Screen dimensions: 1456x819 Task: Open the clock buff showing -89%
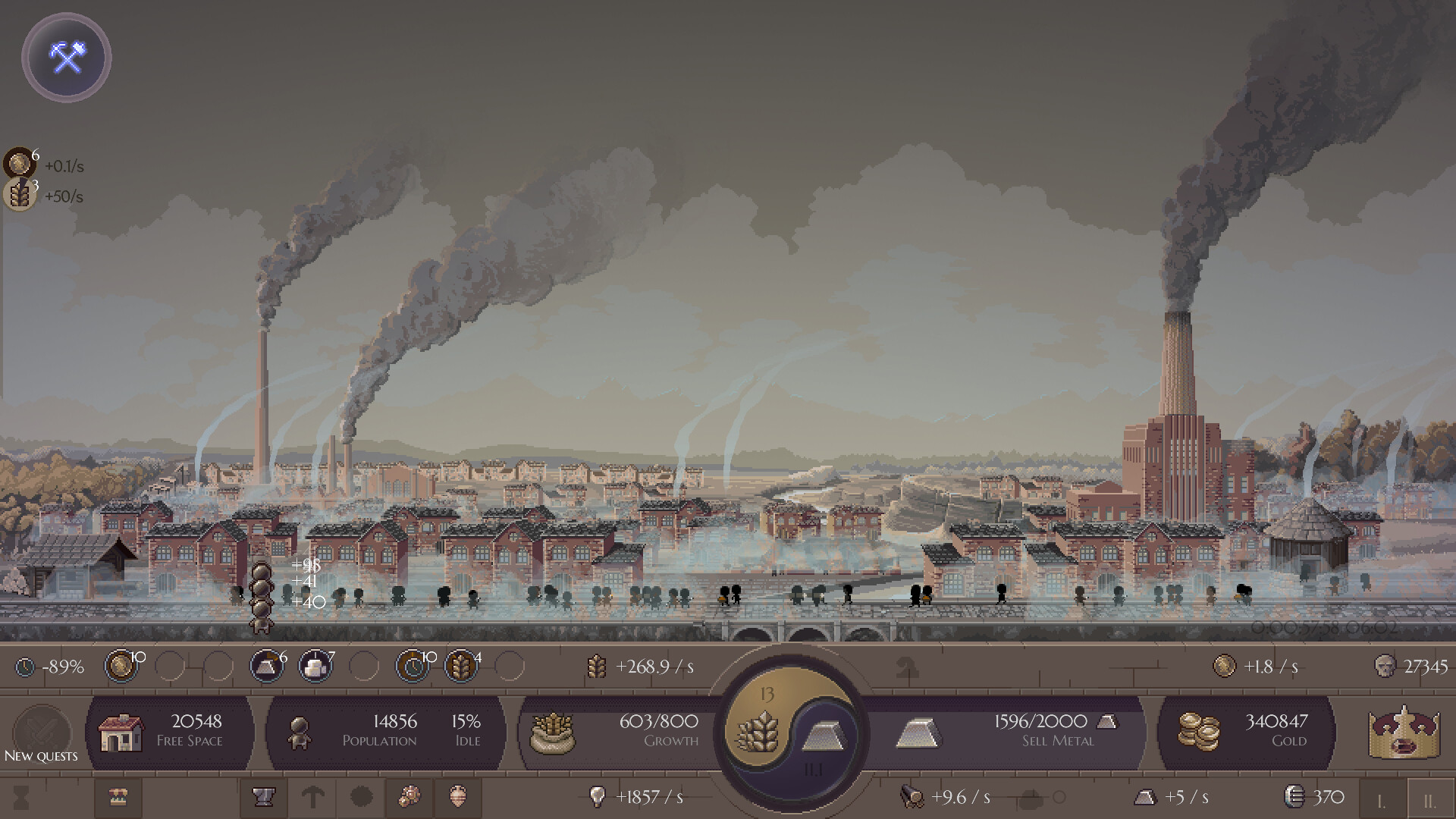pyautogui.click(x=25, y=667)
